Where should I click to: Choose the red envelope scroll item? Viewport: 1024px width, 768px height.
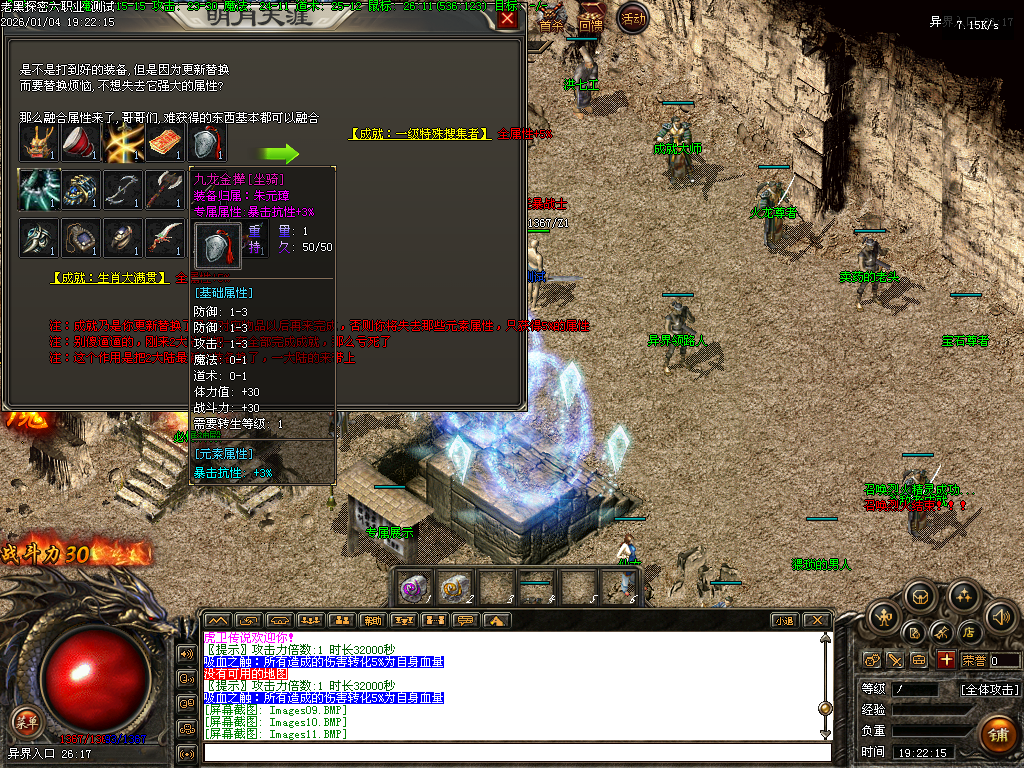coord(164,143)
